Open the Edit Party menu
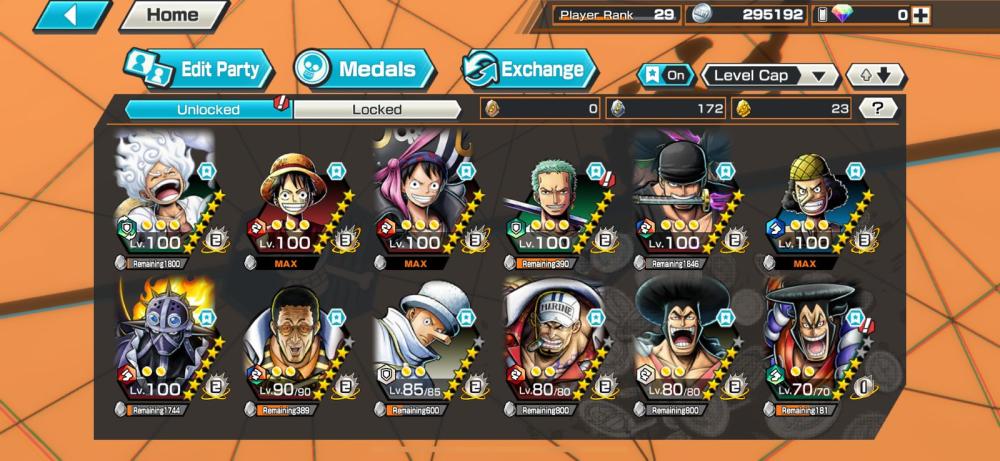The image size is (1000, 461). 198,70
